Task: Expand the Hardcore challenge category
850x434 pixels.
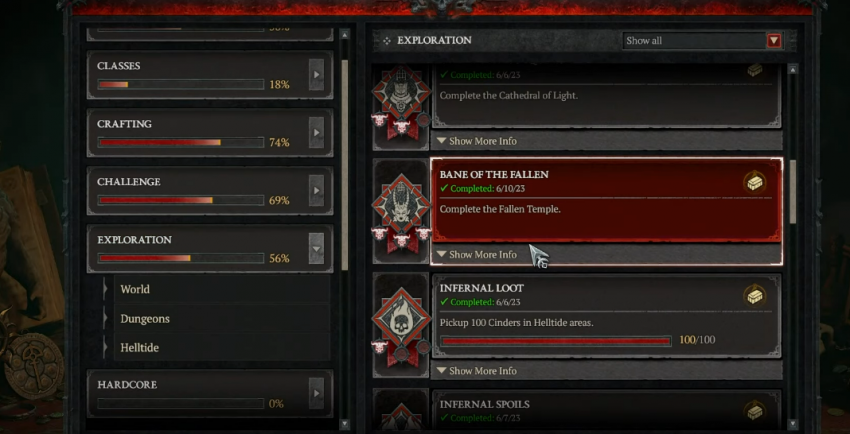Action: pos(317,393)
